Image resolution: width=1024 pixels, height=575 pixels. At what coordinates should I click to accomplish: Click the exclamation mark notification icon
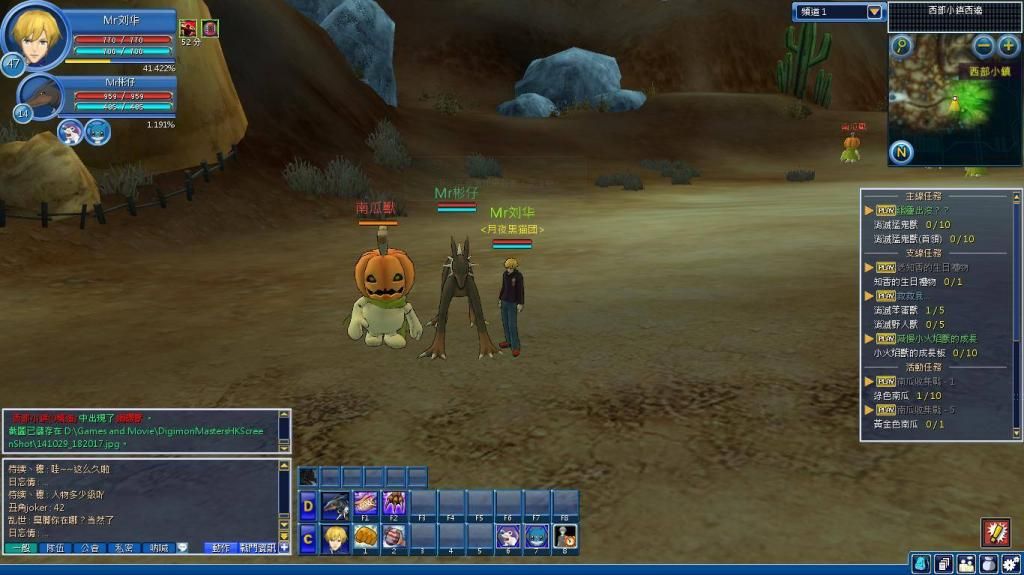point(995,531)
